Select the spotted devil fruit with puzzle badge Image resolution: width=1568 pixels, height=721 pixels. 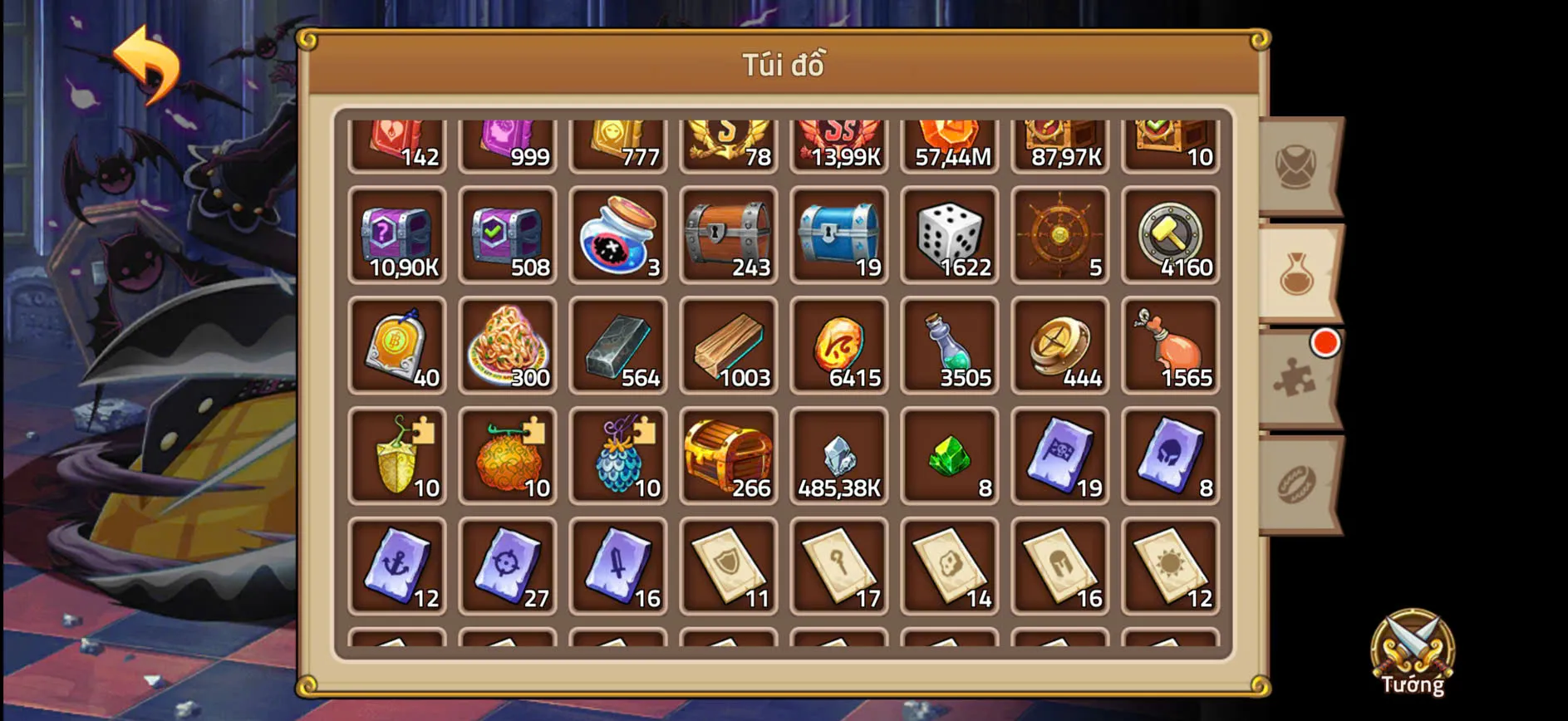(x=508, y=453)
